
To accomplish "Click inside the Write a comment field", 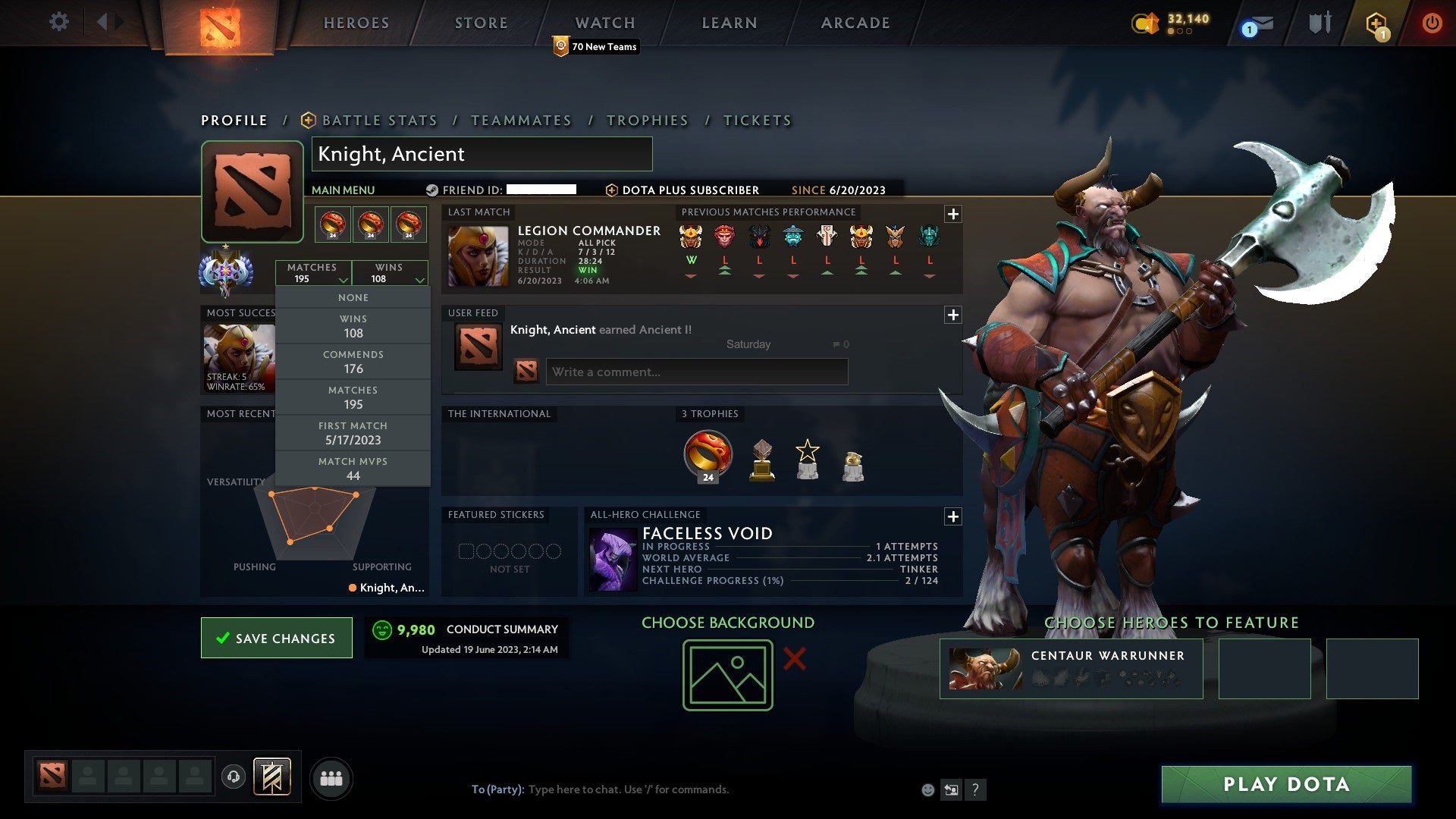I will (x=695, y=372).
